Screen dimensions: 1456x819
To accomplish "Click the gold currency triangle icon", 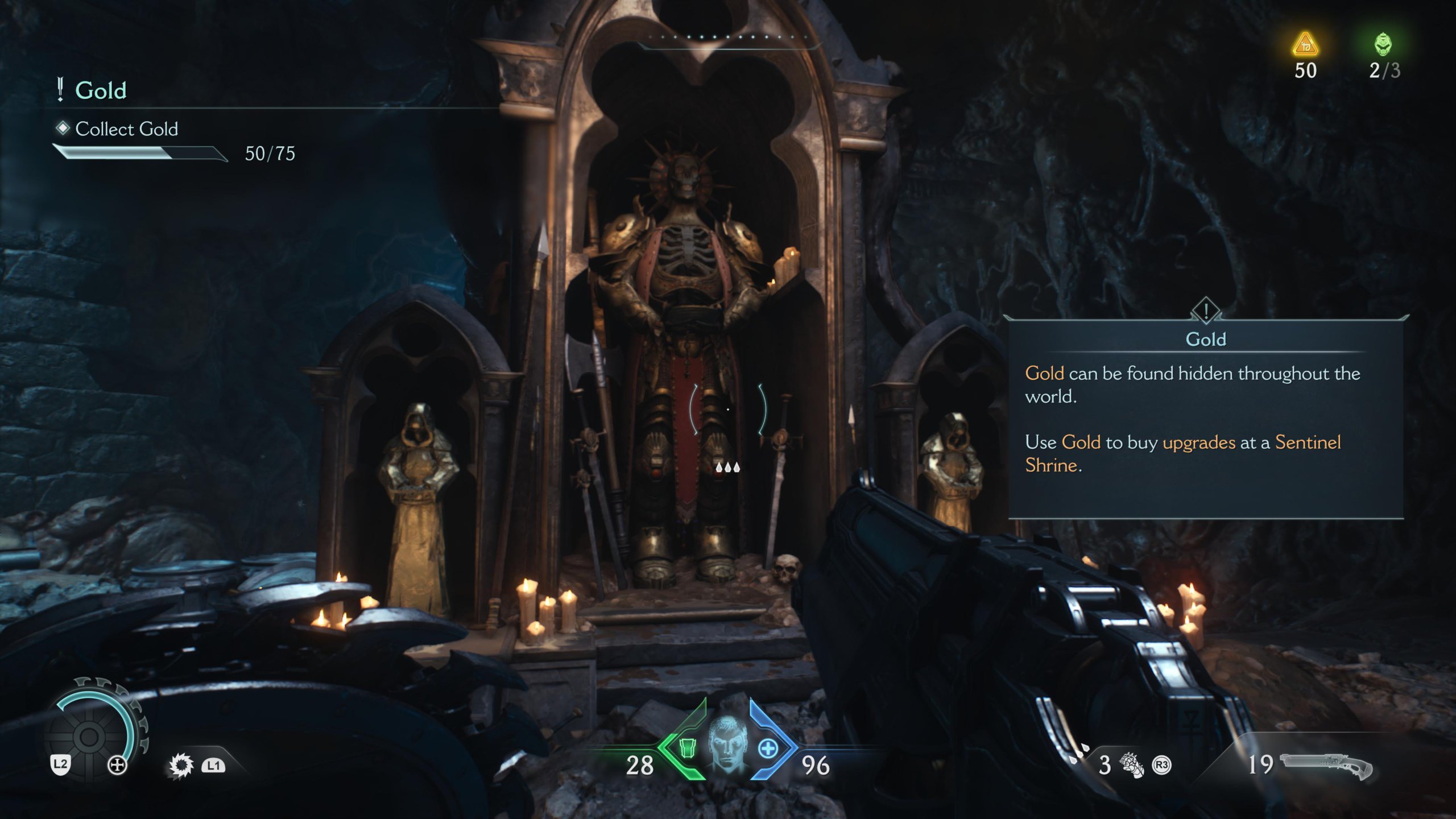I will pos(1305,44).
